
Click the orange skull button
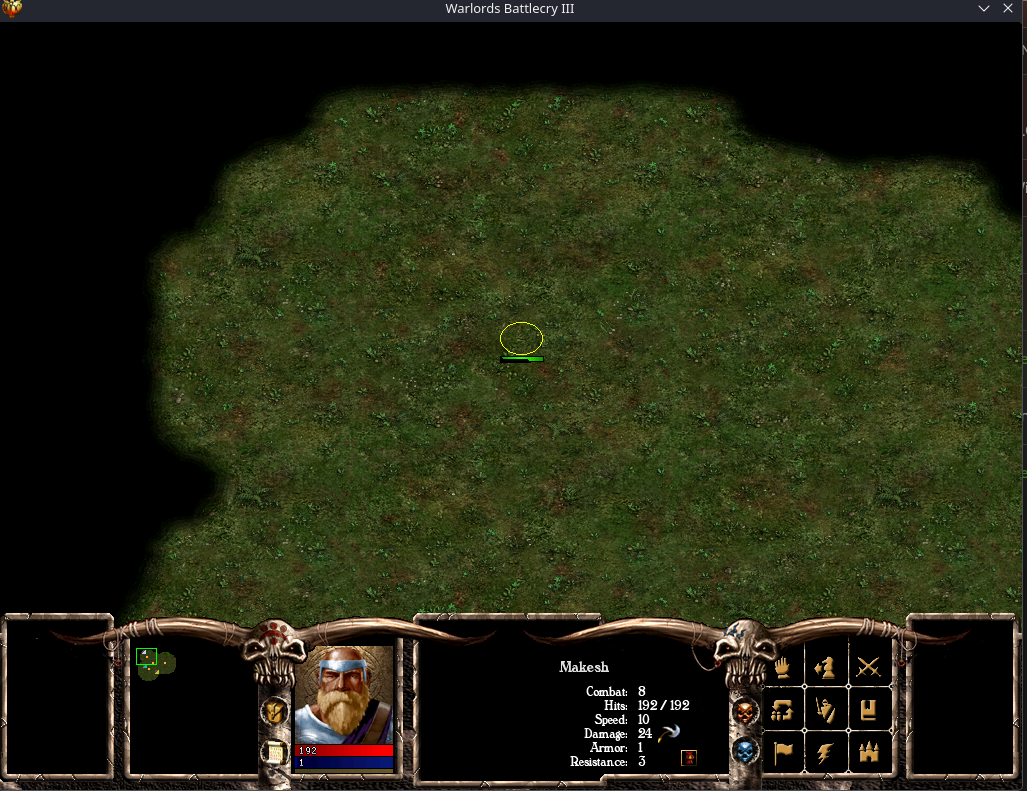(745, 712)
